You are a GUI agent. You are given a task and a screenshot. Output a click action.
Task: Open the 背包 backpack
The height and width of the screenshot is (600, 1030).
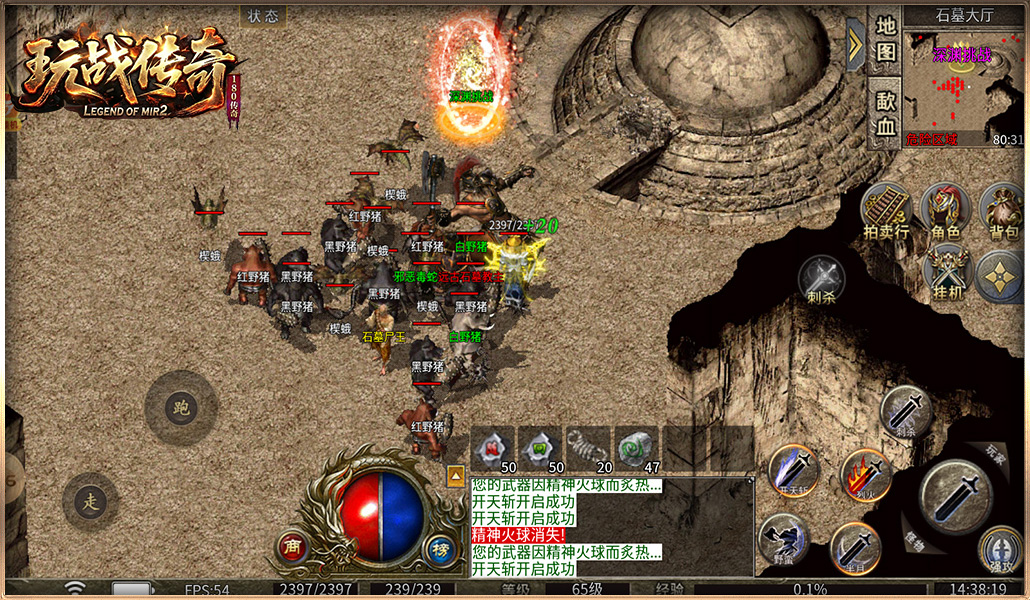(x=1004, y=211)
